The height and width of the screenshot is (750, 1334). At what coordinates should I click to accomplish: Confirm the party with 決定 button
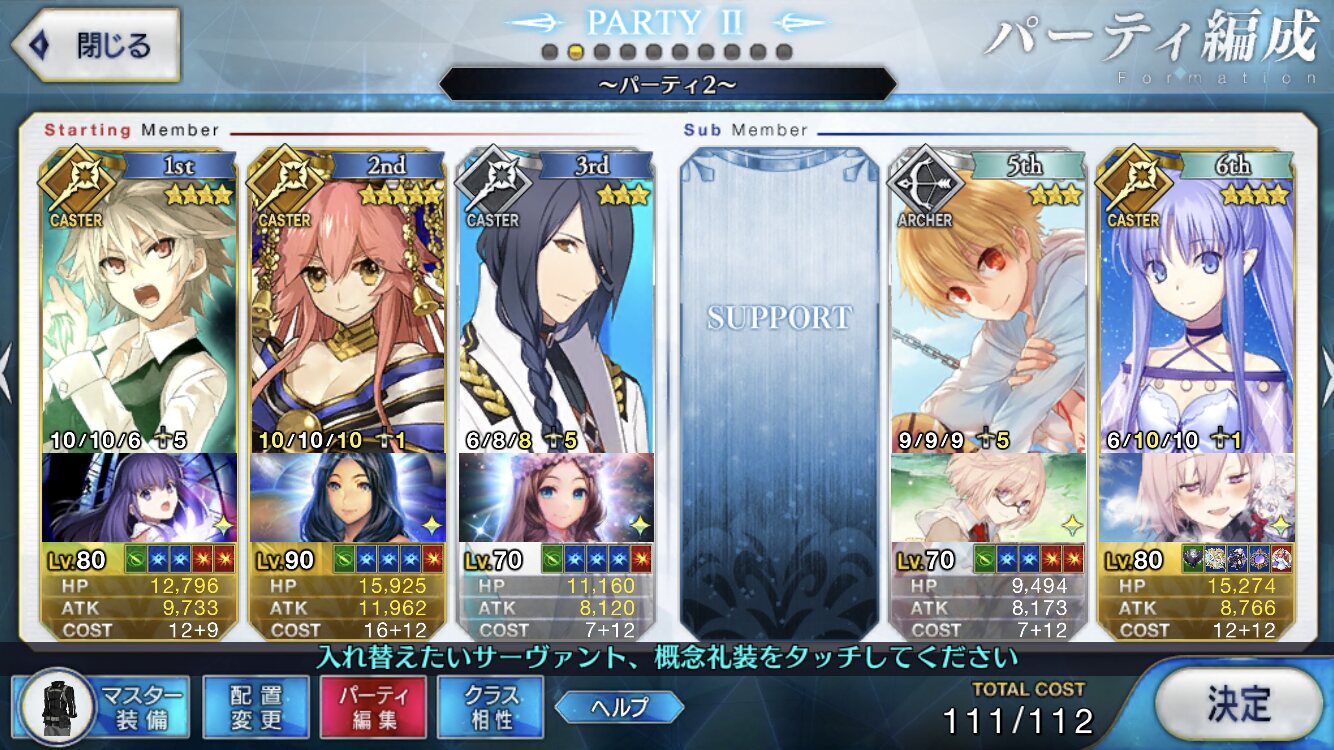1238,704
